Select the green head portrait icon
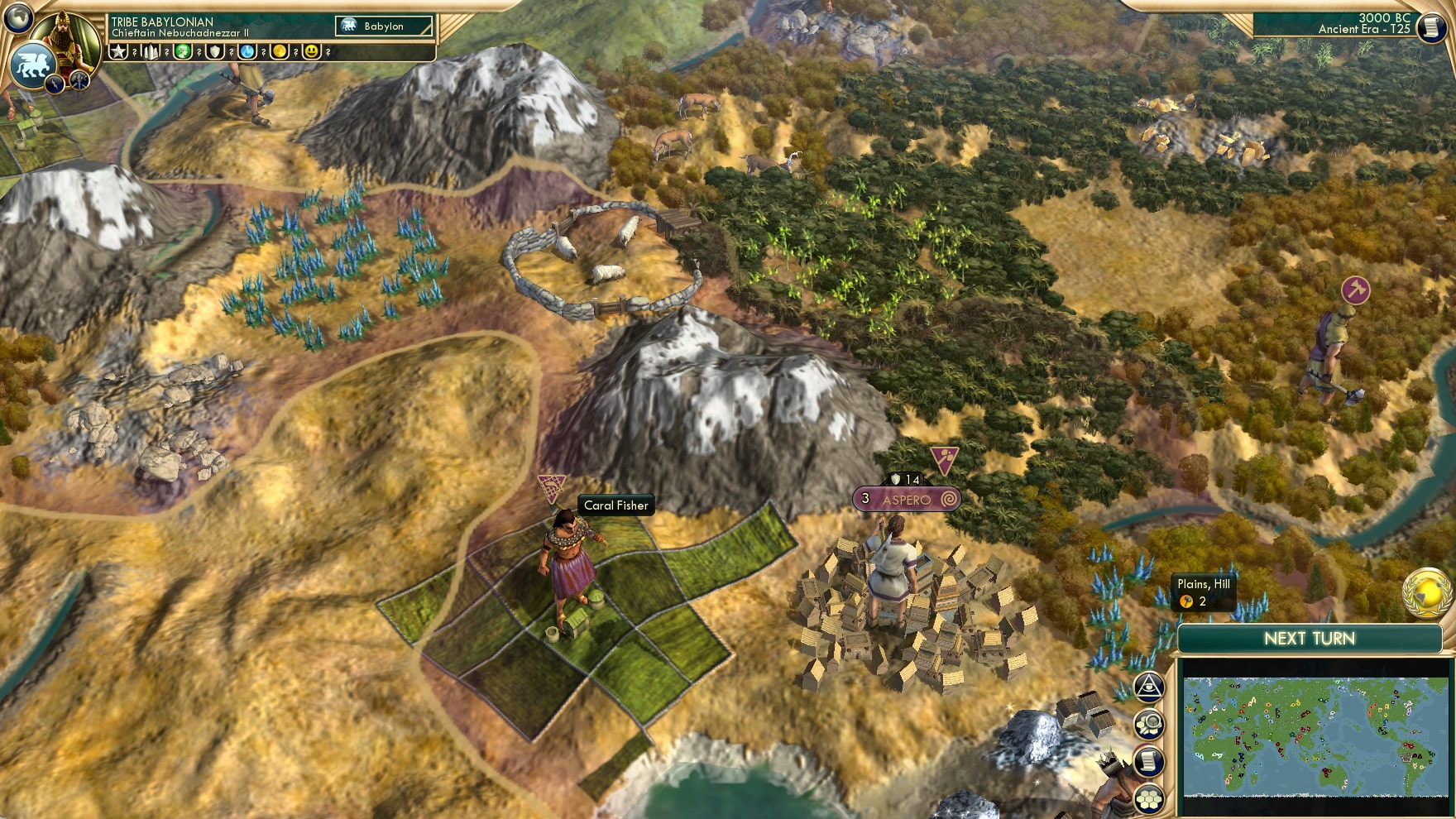Image resolution: width=1456 pixels, height=819 pixels. 183,51
